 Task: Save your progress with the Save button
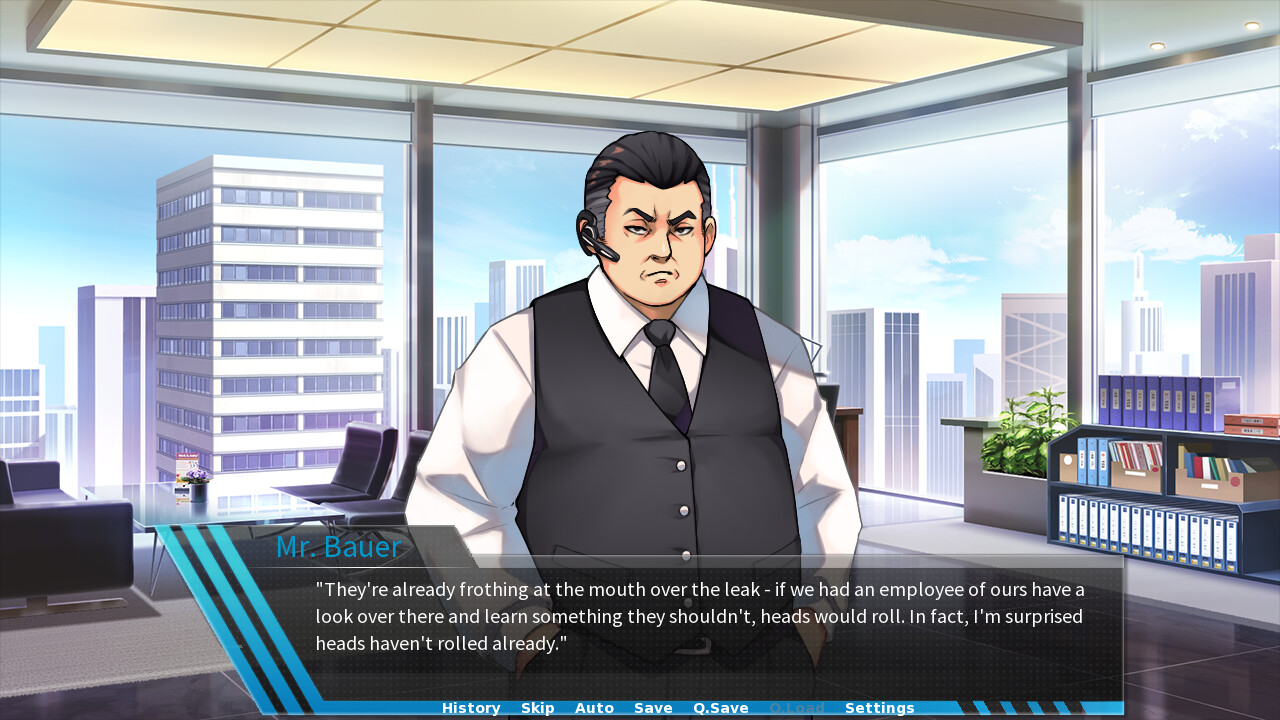coord(653,708)
